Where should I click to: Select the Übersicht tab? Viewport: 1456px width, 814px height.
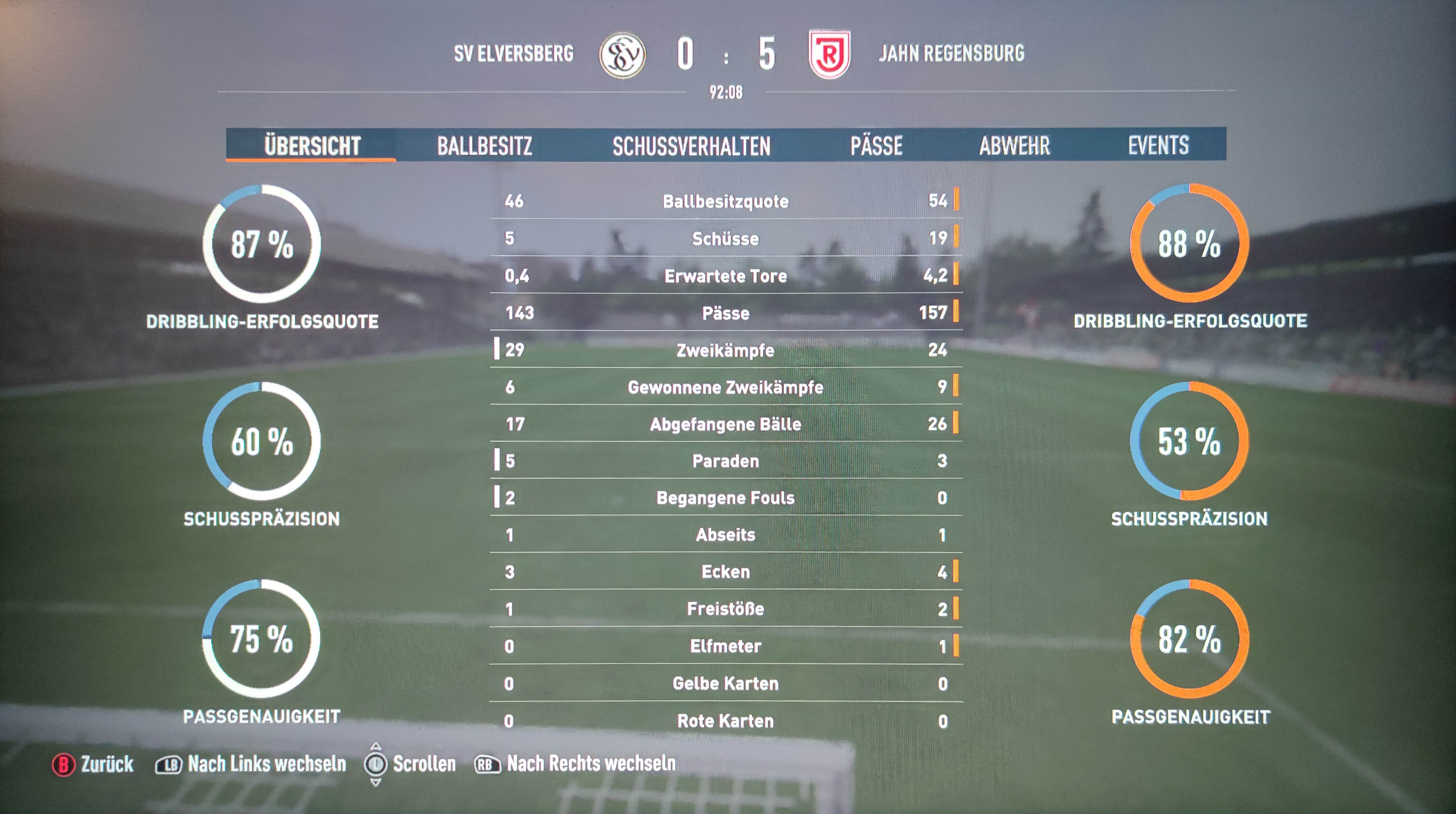tap(312, 145)
